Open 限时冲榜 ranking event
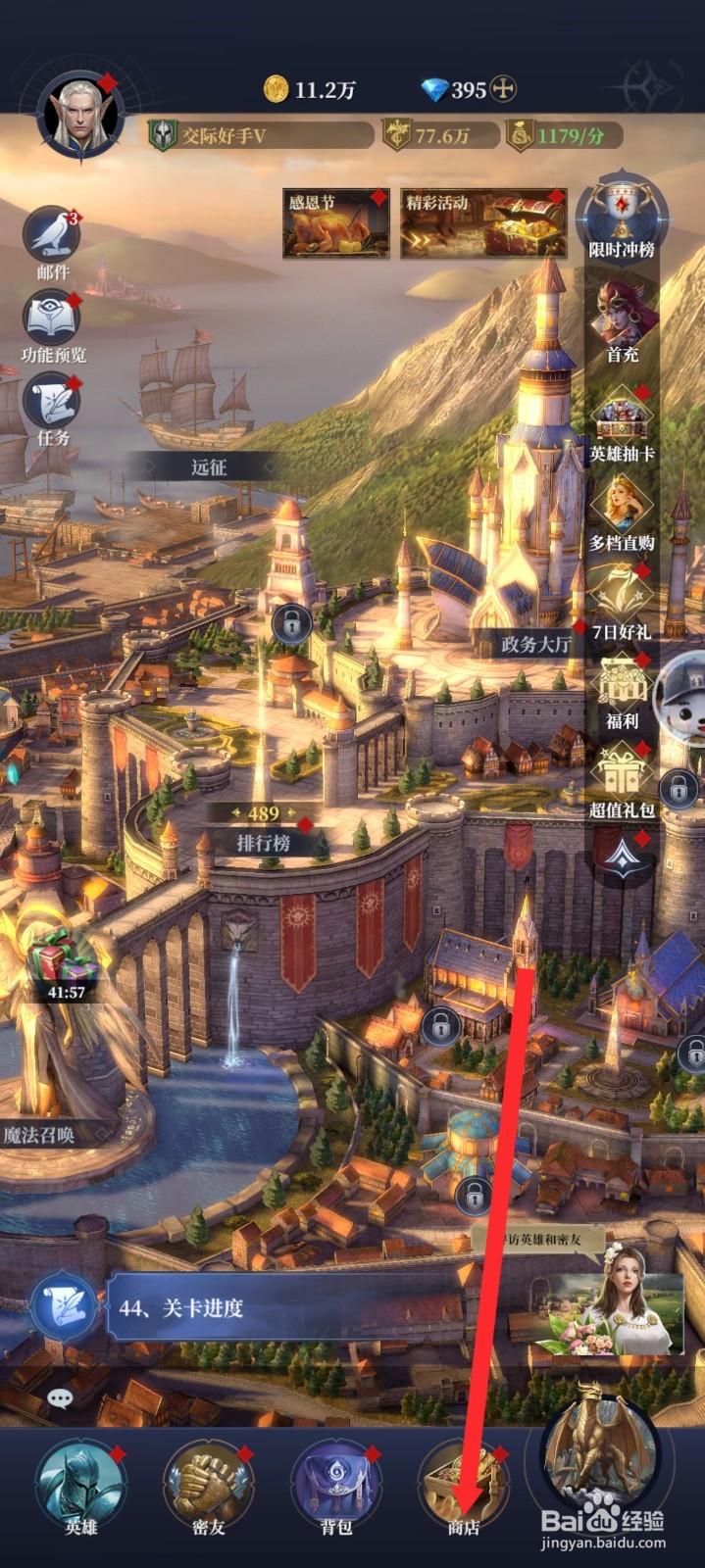This screenshot has width=705, height=1568. [622, 218]
